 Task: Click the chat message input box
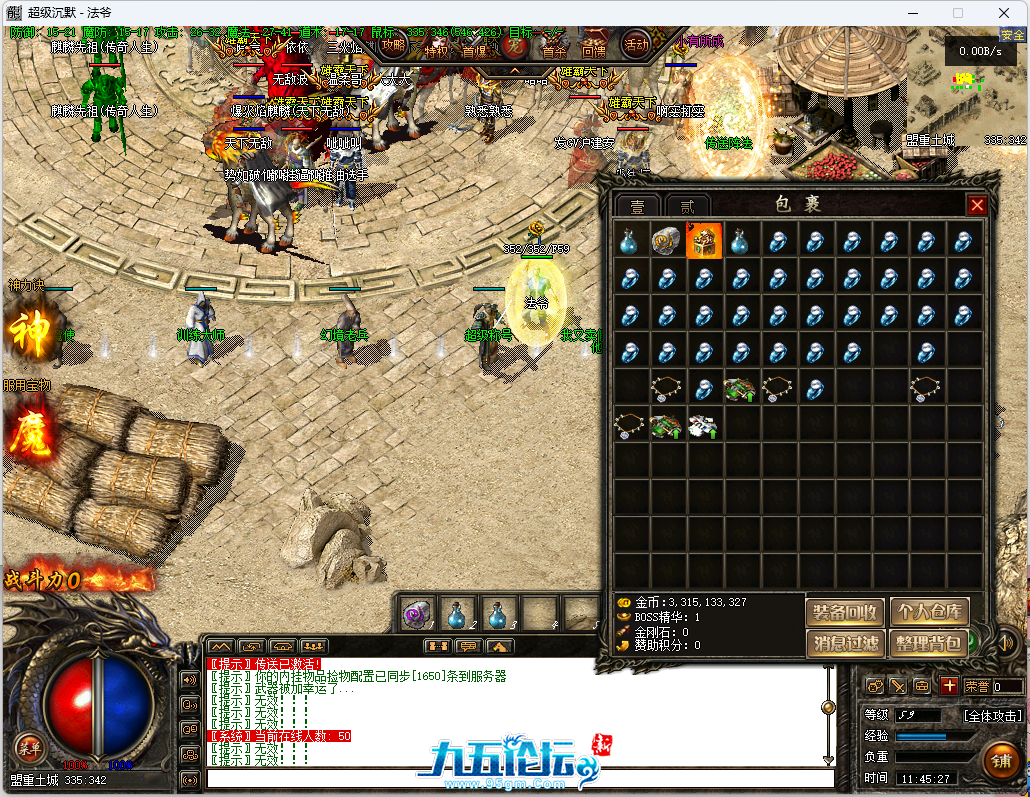click(x=520, y=778)
